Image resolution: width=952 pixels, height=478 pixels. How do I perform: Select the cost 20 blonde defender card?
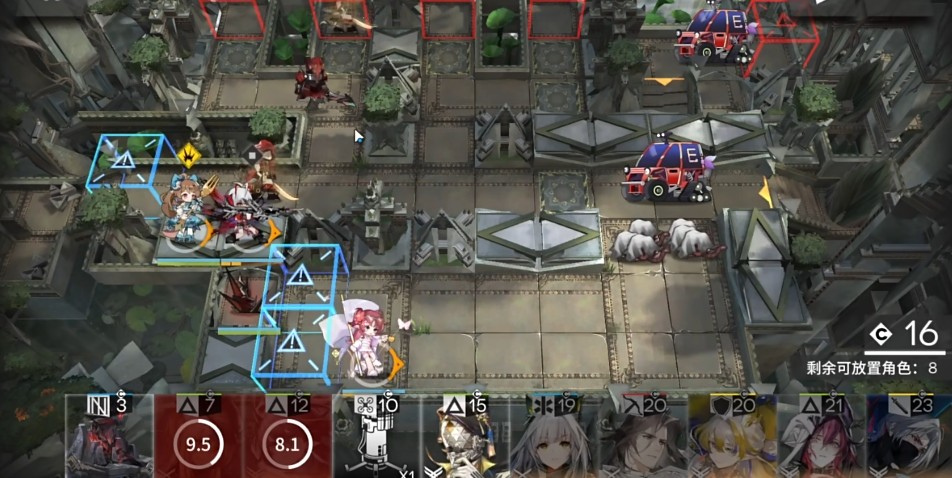[731, 438]
